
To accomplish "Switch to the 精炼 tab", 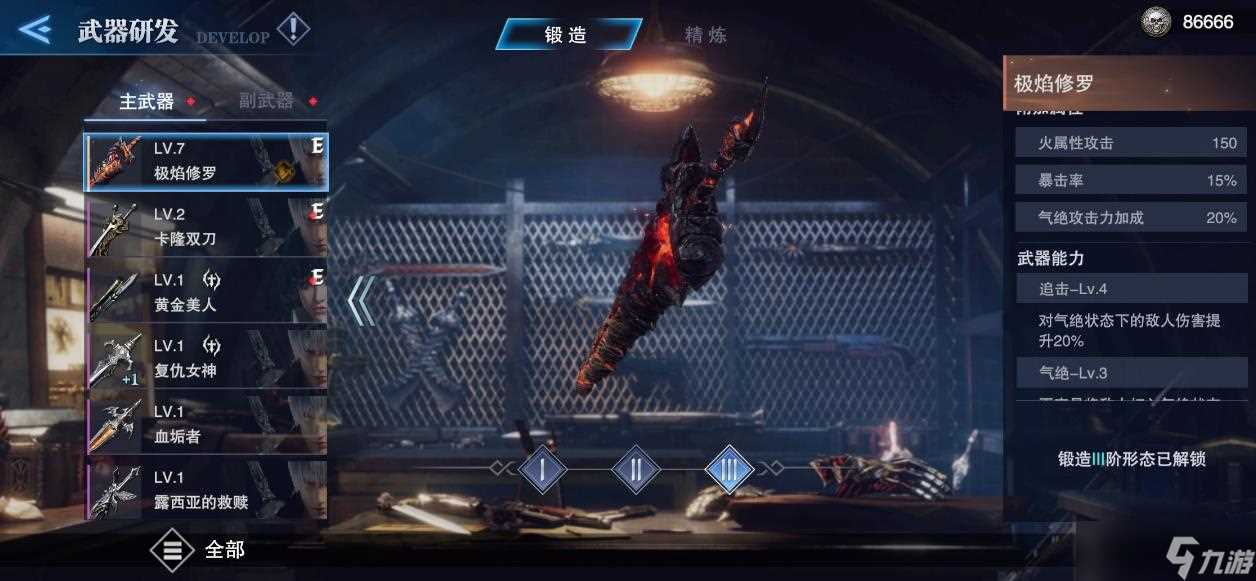I will coord(705,34).
